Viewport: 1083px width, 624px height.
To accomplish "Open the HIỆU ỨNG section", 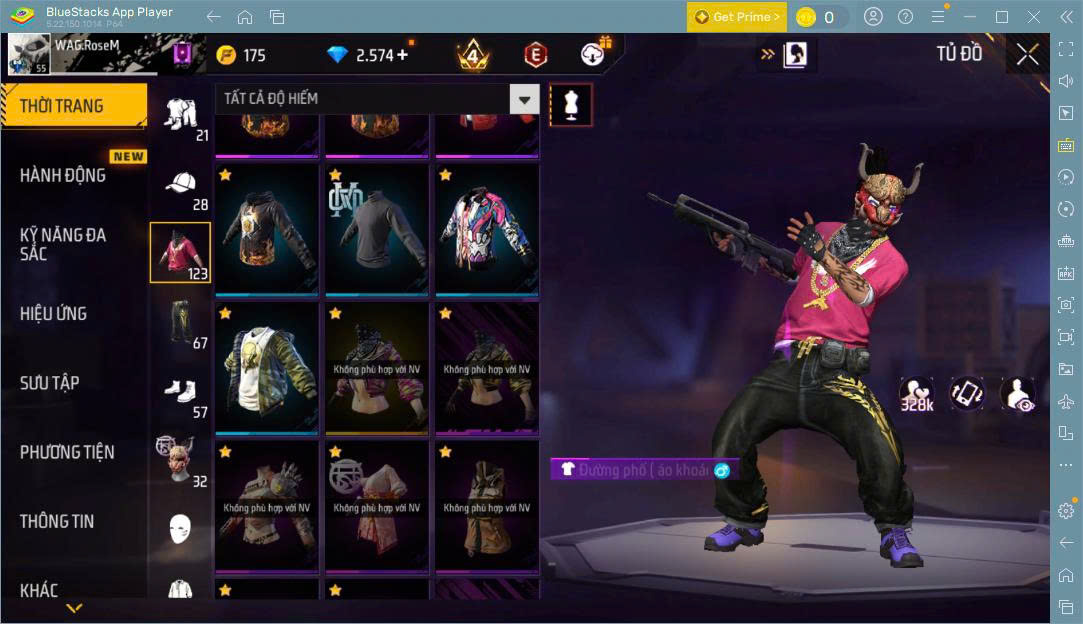I will tap(54, 313).
